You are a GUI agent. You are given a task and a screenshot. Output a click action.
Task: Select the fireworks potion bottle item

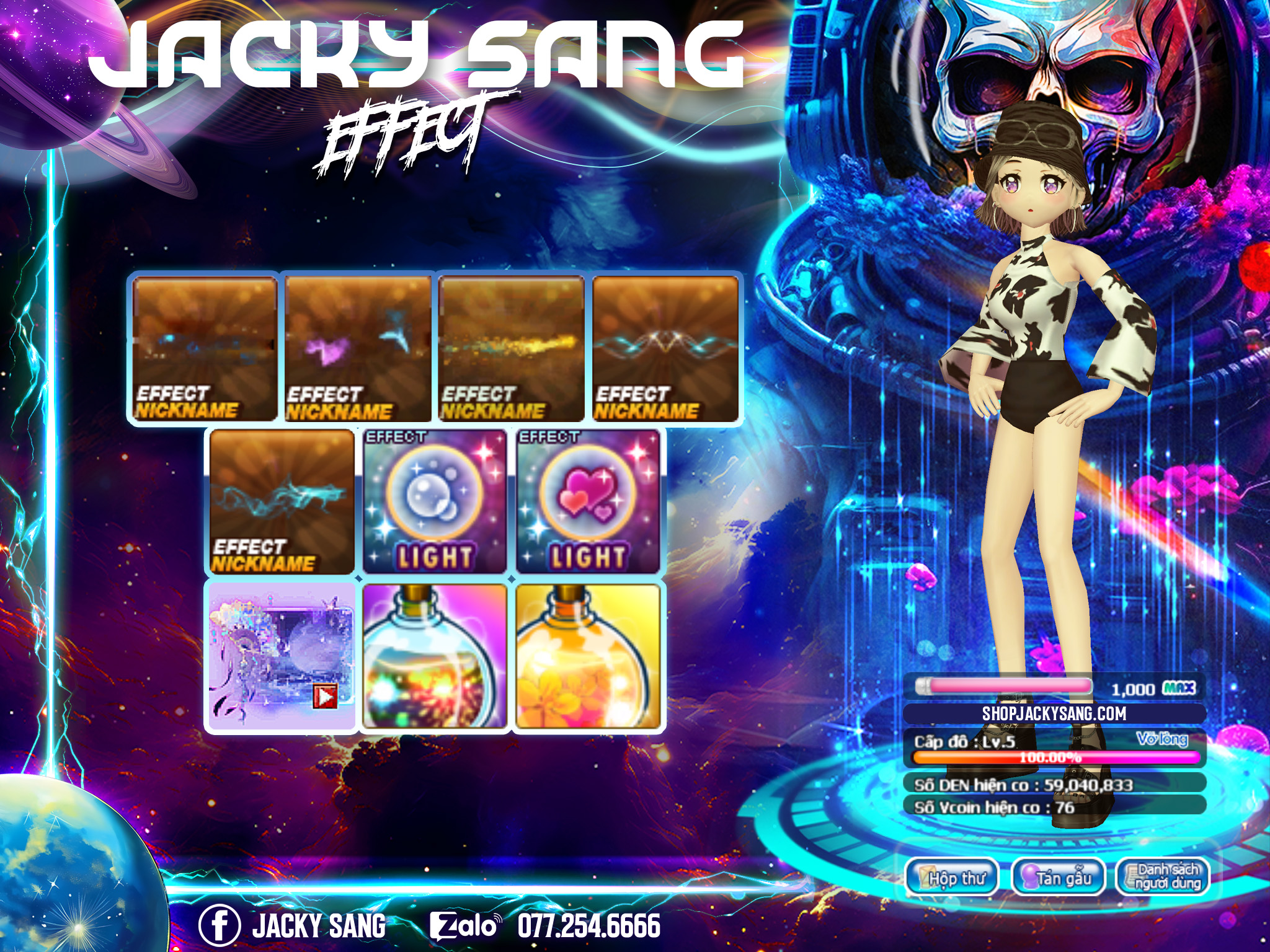click(434, 657)
